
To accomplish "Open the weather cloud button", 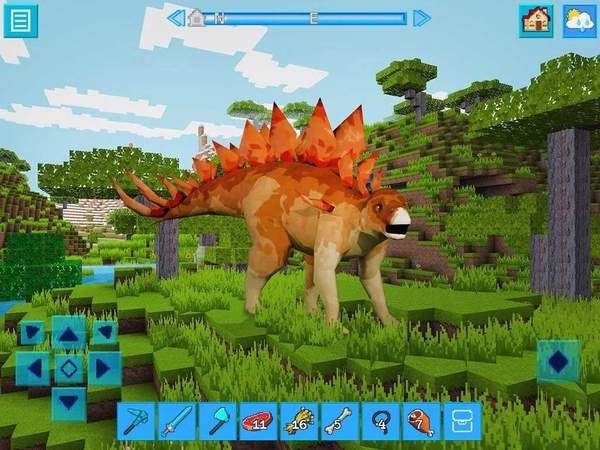I will point(579,21).
